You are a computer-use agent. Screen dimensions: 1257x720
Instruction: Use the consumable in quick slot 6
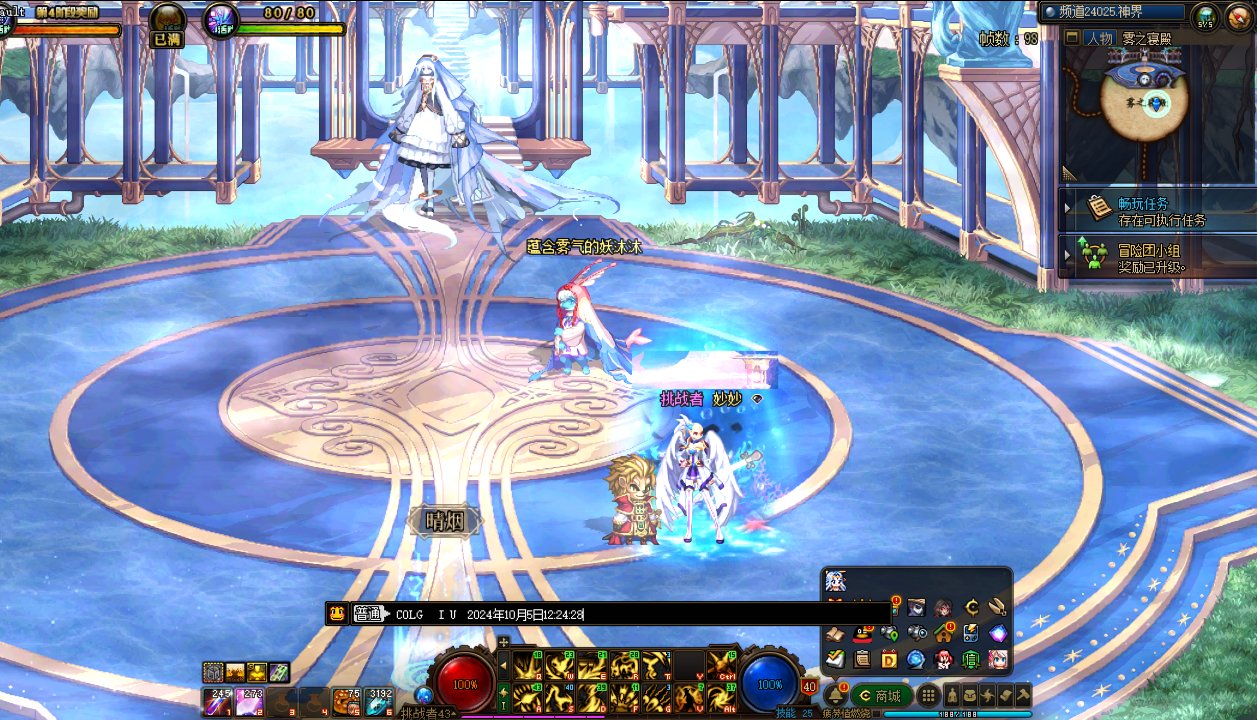381,701
